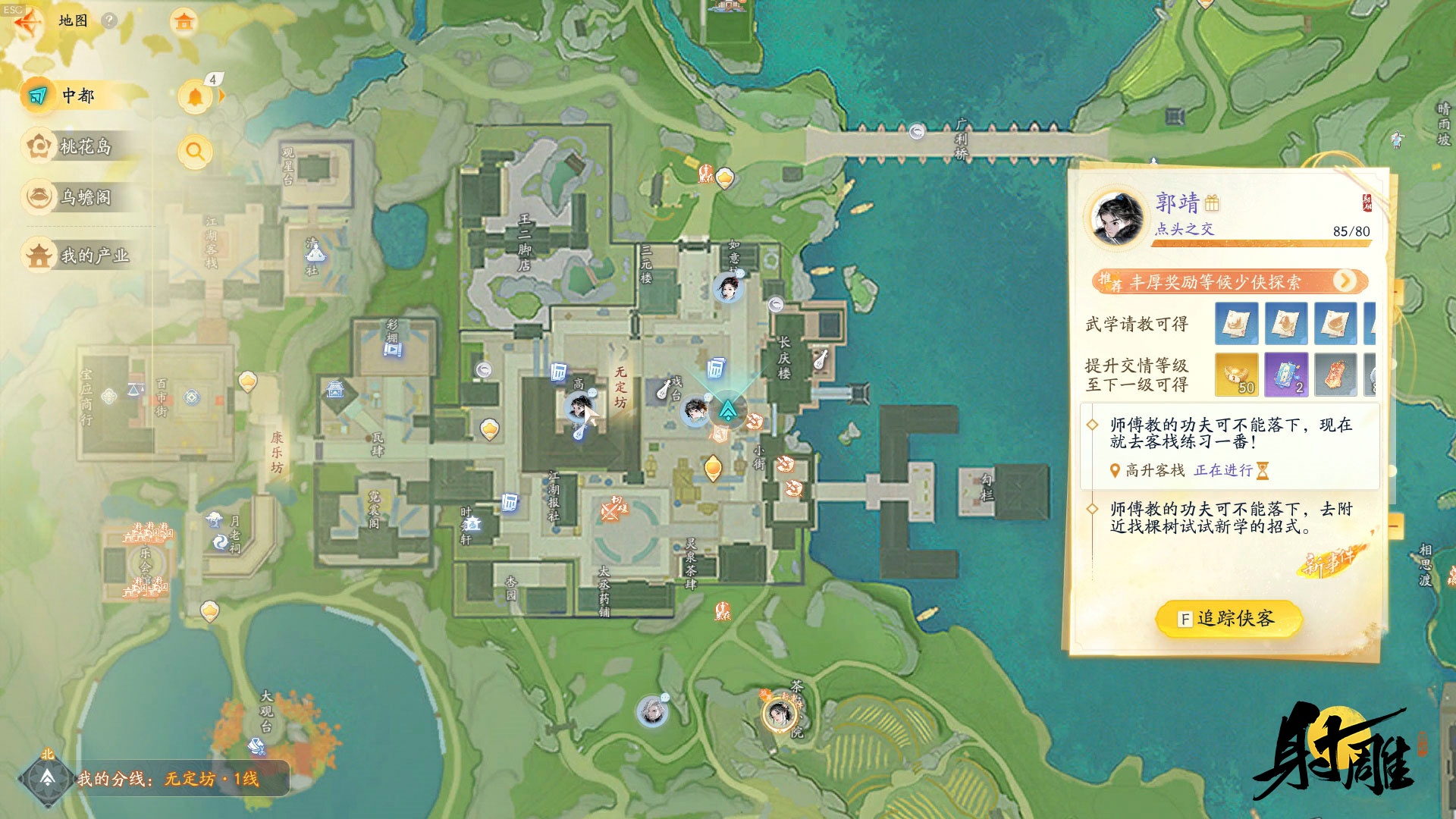Activate the magnifier search button
Image resolution: width=1456 pixels, height=819 pixels.
coord(195,152)
